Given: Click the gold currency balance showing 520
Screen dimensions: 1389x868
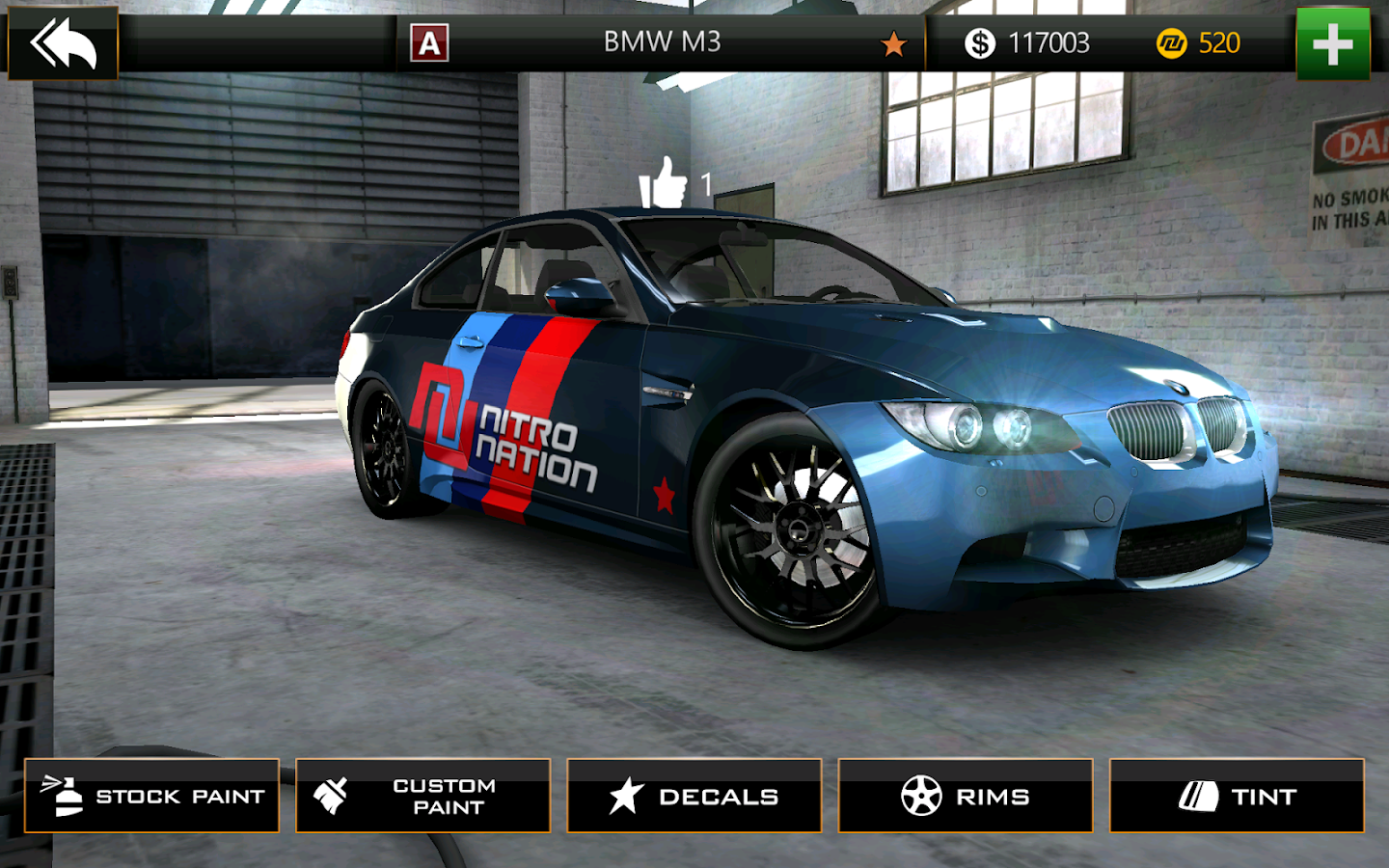Looking at the screenshot, I should pos(1218,42).
